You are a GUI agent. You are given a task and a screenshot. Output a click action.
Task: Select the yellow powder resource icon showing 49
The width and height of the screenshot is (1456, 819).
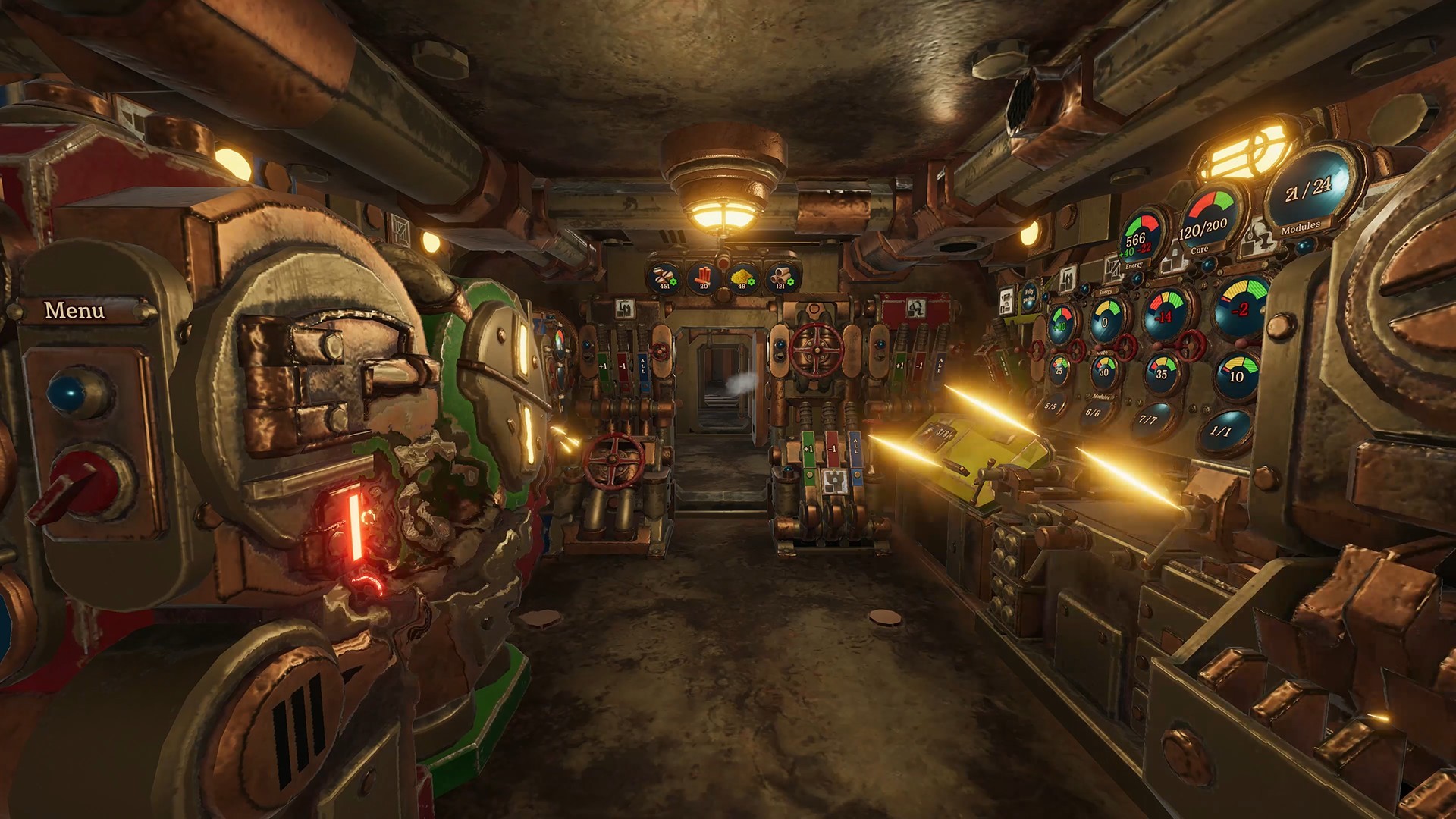(742, 278)
